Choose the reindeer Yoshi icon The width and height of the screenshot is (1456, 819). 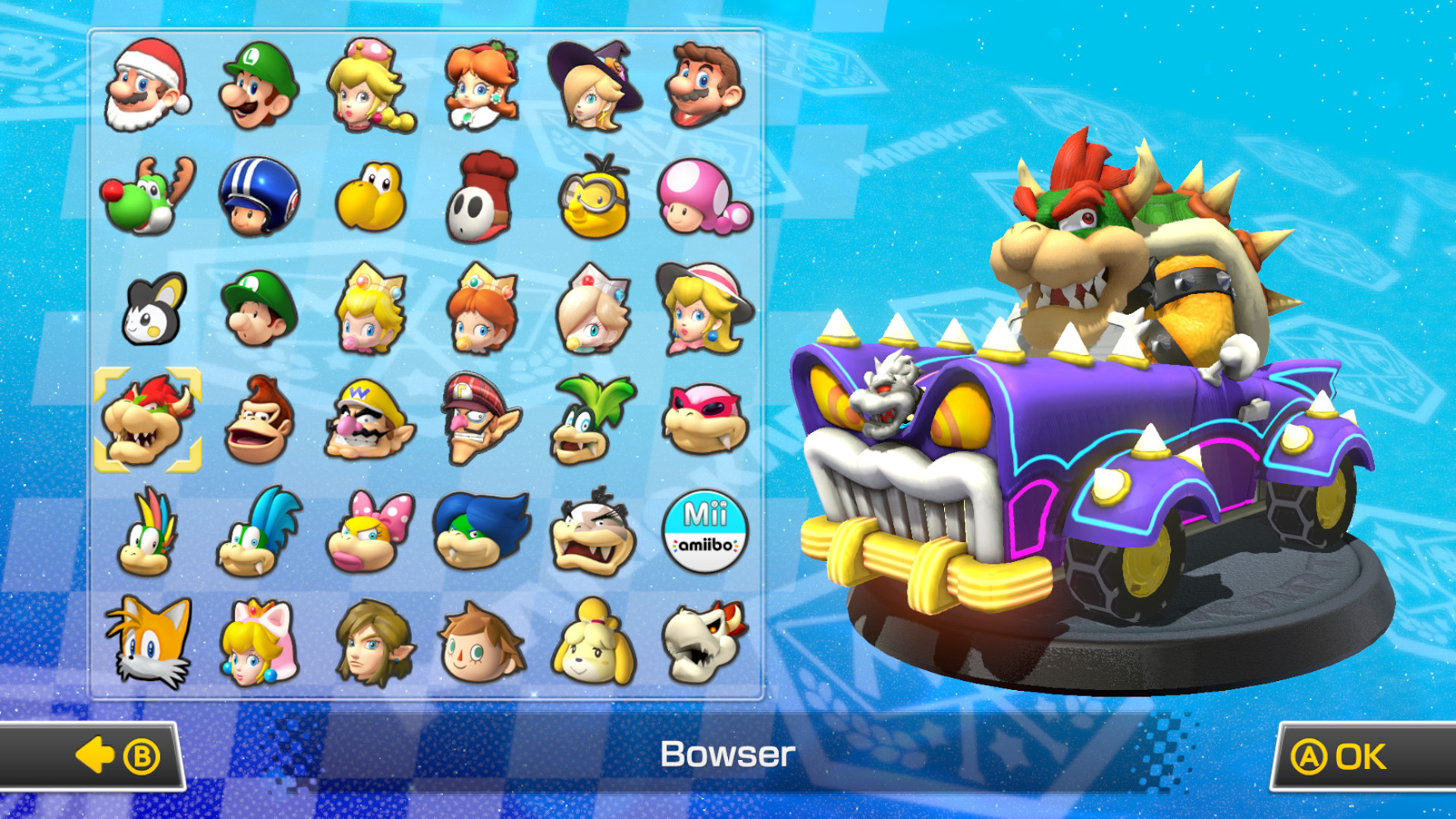148,201
